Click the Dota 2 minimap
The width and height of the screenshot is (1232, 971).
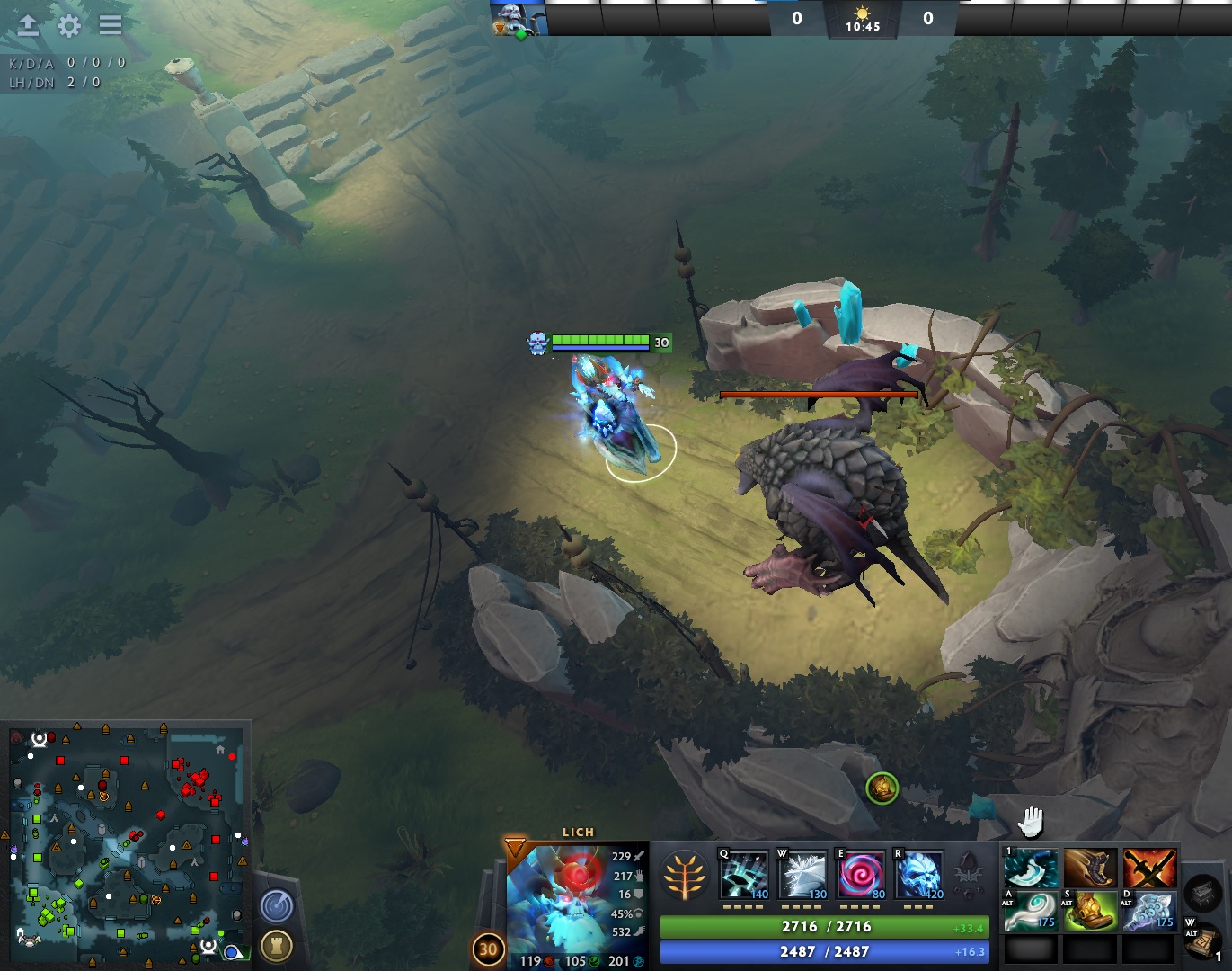pyautogui.click(x=126, y=840)
